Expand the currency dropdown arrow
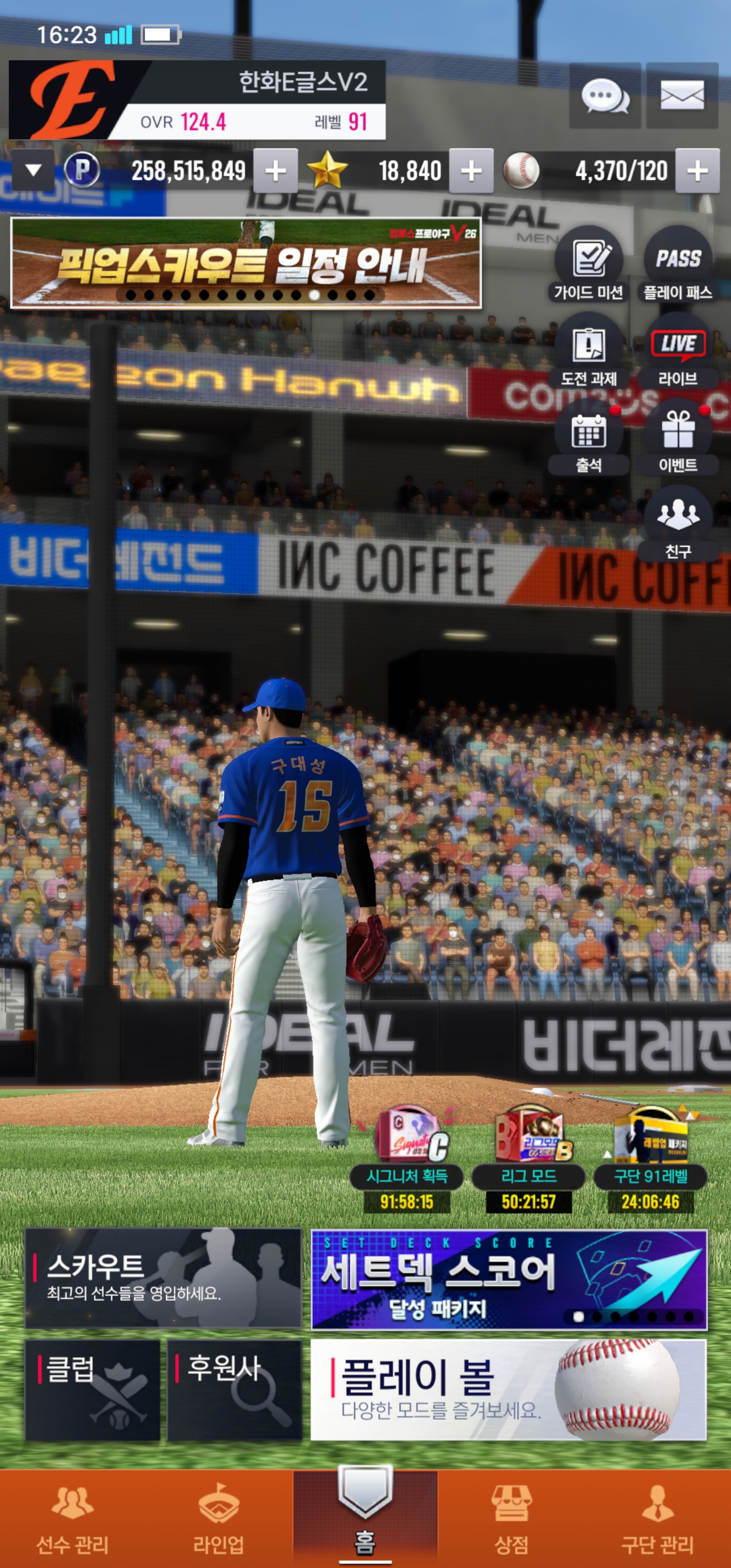The width and height of the screenshot is (731, 1568). click(34, 171)
